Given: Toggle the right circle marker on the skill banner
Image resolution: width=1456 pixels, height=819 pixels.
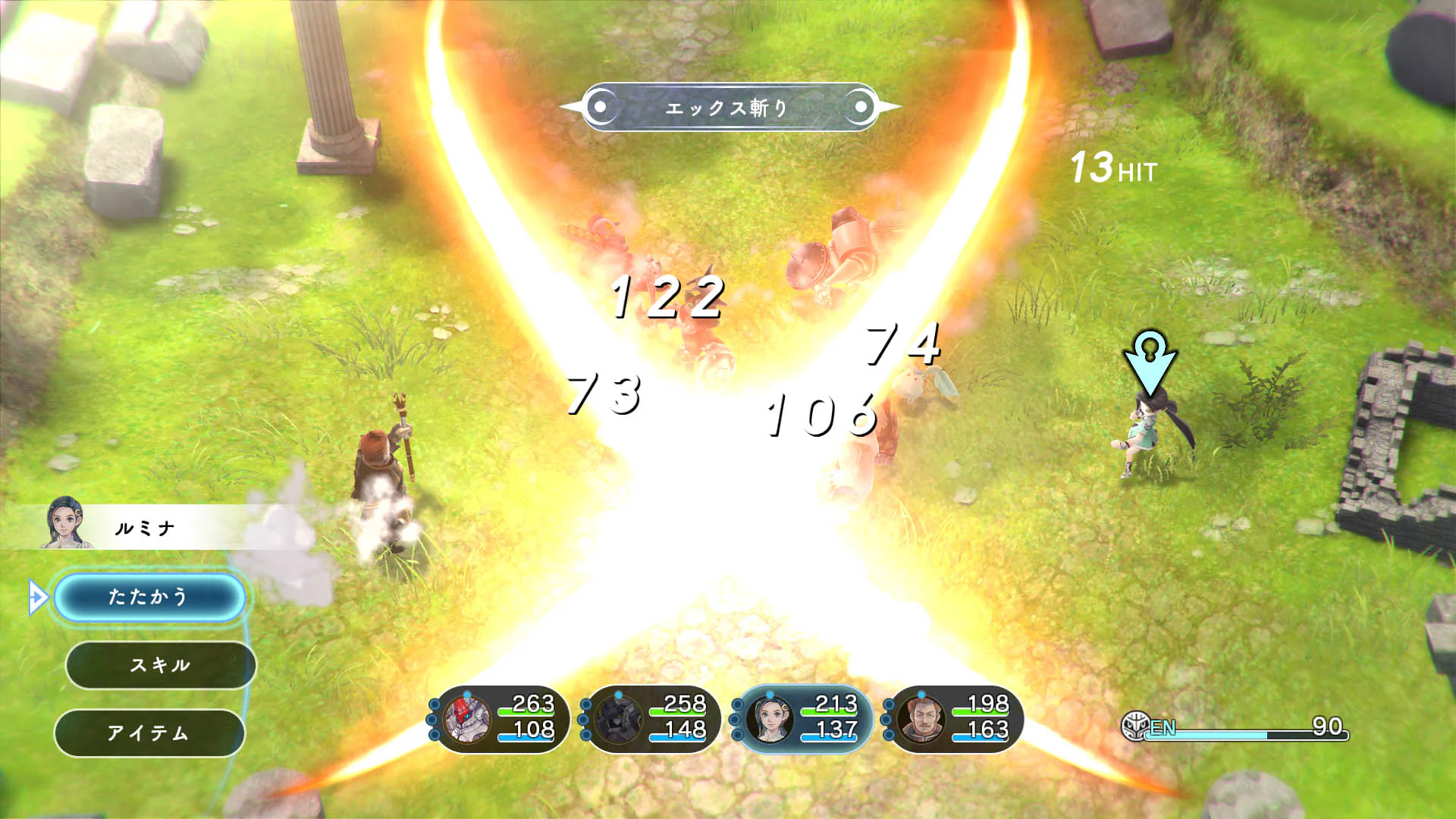Looking at the screenshot, I should pos(859,106).
